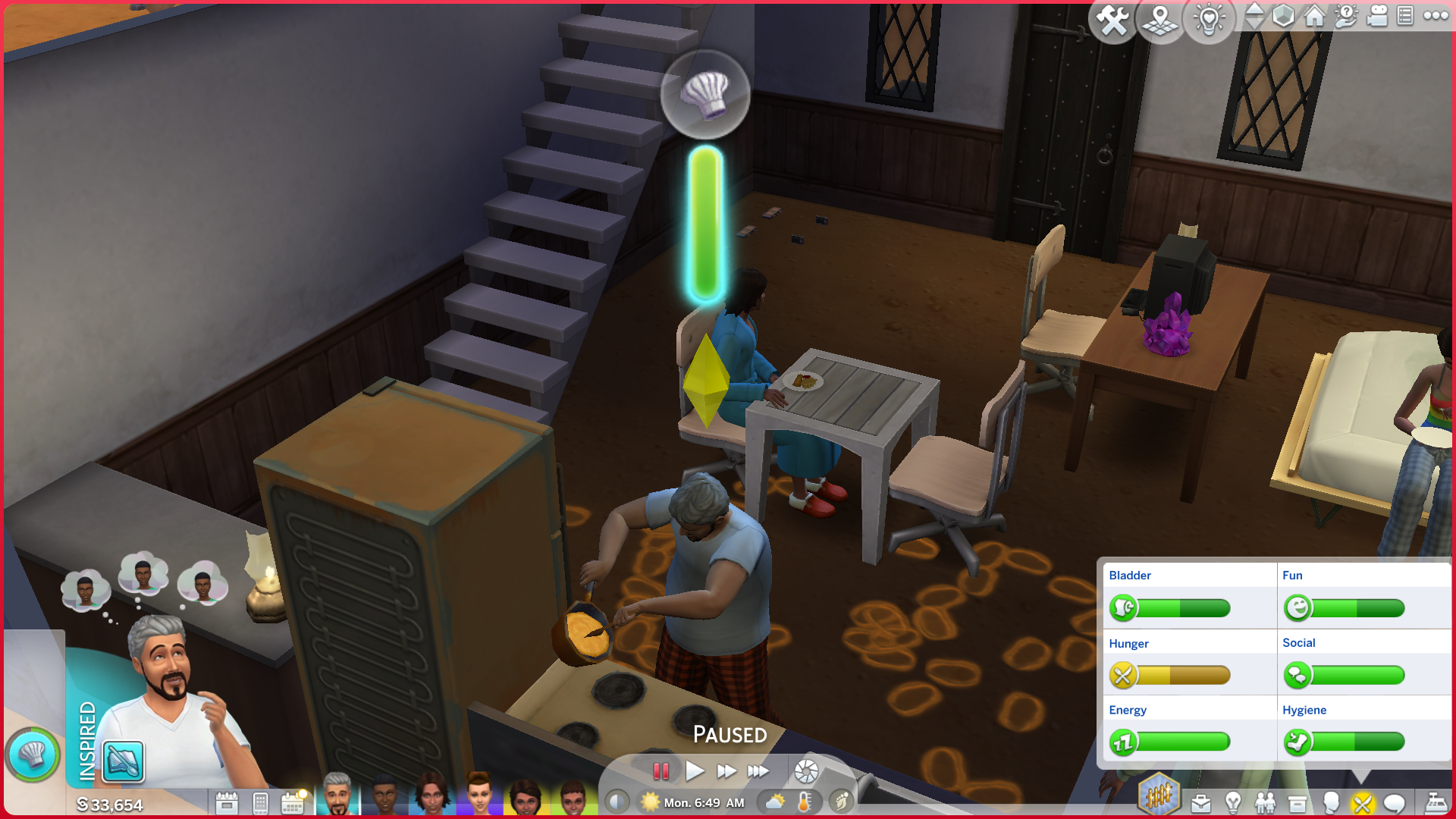Select the gray-haired Sim's household portrait
Viewport: 1456px width, 819px height.
337,796
